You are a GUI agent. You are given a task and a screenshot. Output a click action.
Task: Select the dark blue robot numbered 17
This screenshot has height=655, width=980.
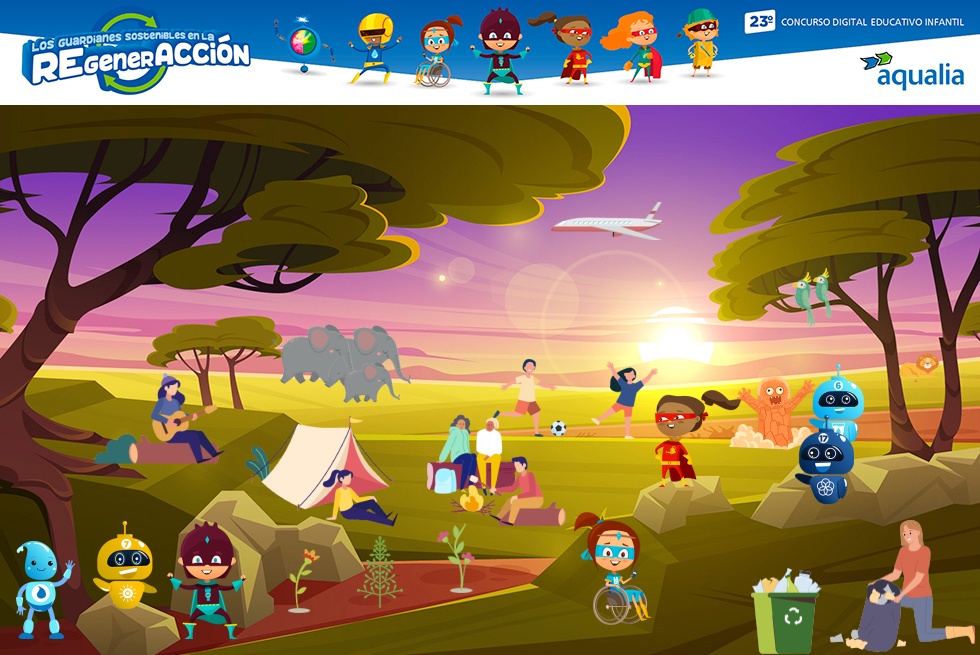click(825, 462)
